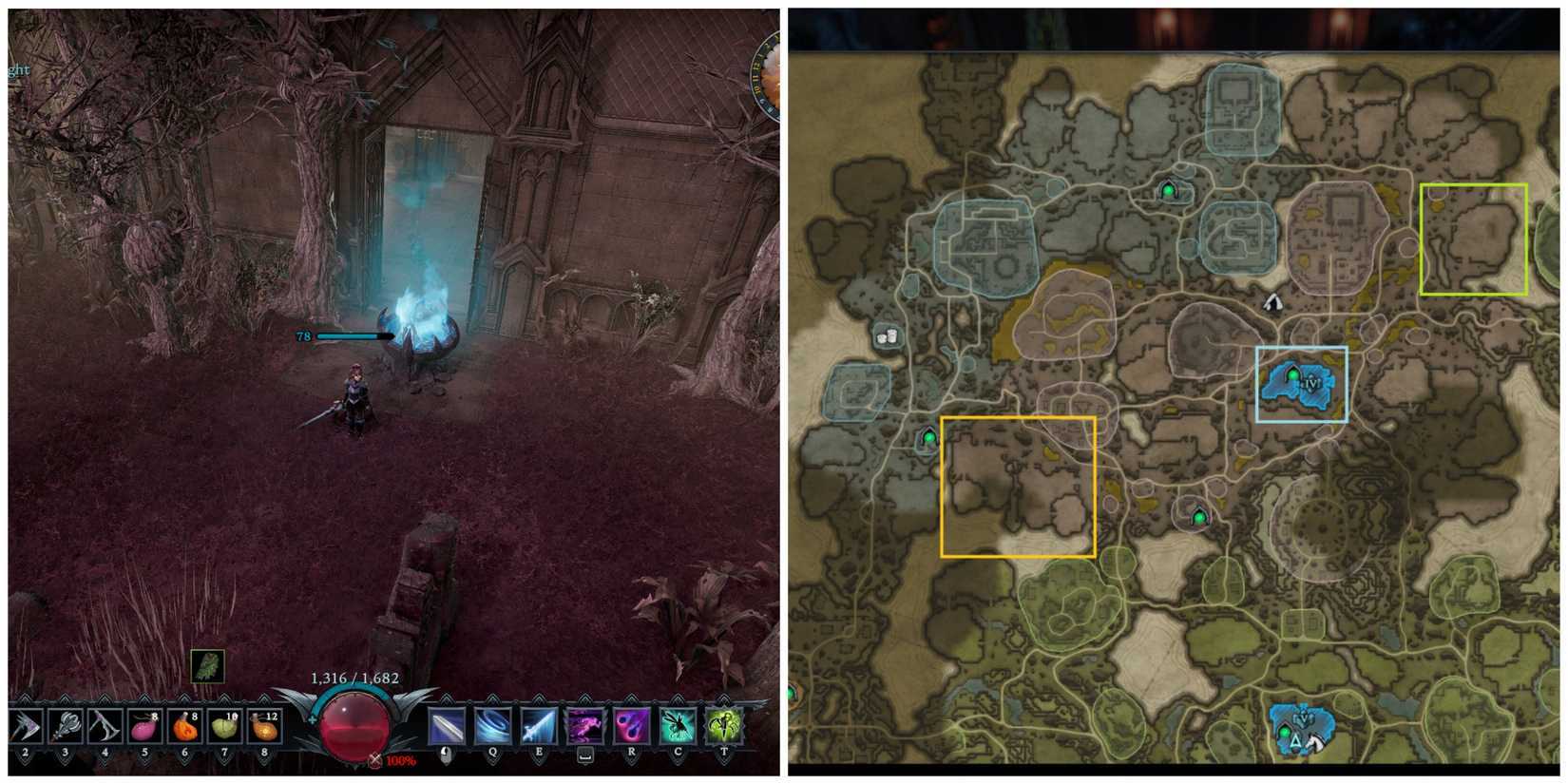Image resolution: width=1568 pixels, height=784 pixels.
Task: Click the Vampire Waygate marker inside the blue box
Action: [1294, 374]
